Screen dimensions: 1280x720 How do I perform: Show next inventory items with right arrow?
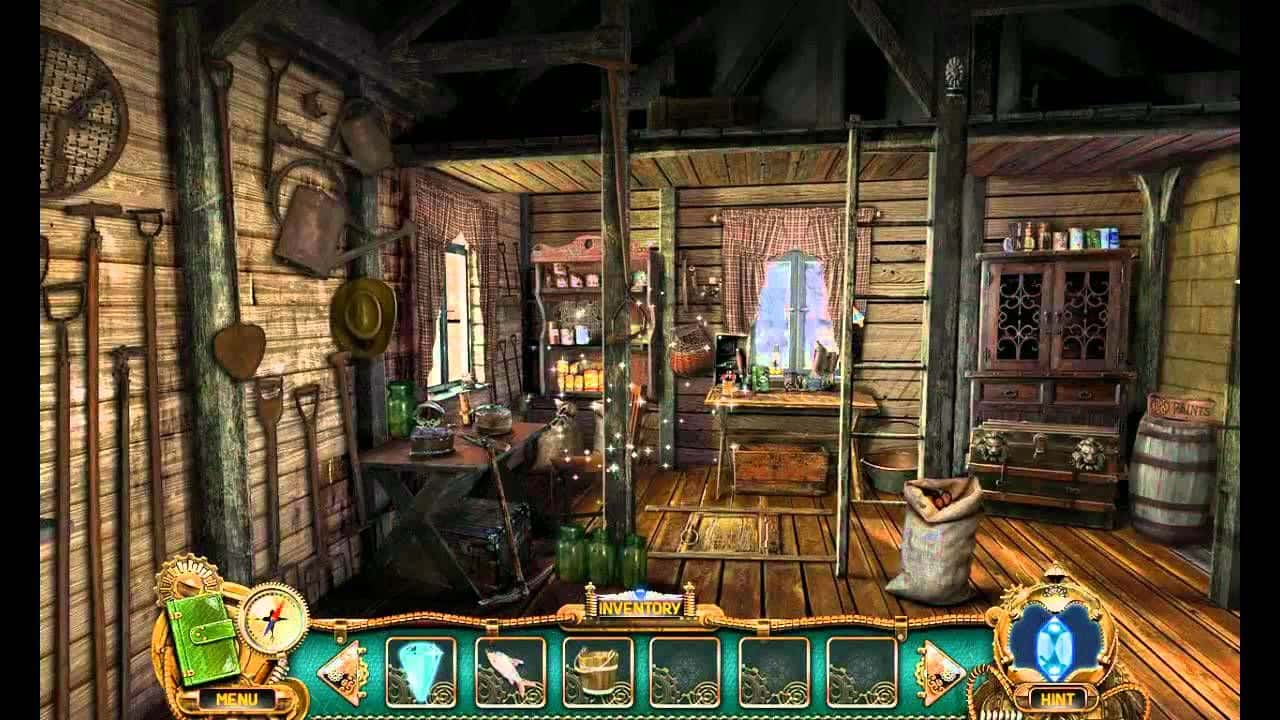(939, 672)
